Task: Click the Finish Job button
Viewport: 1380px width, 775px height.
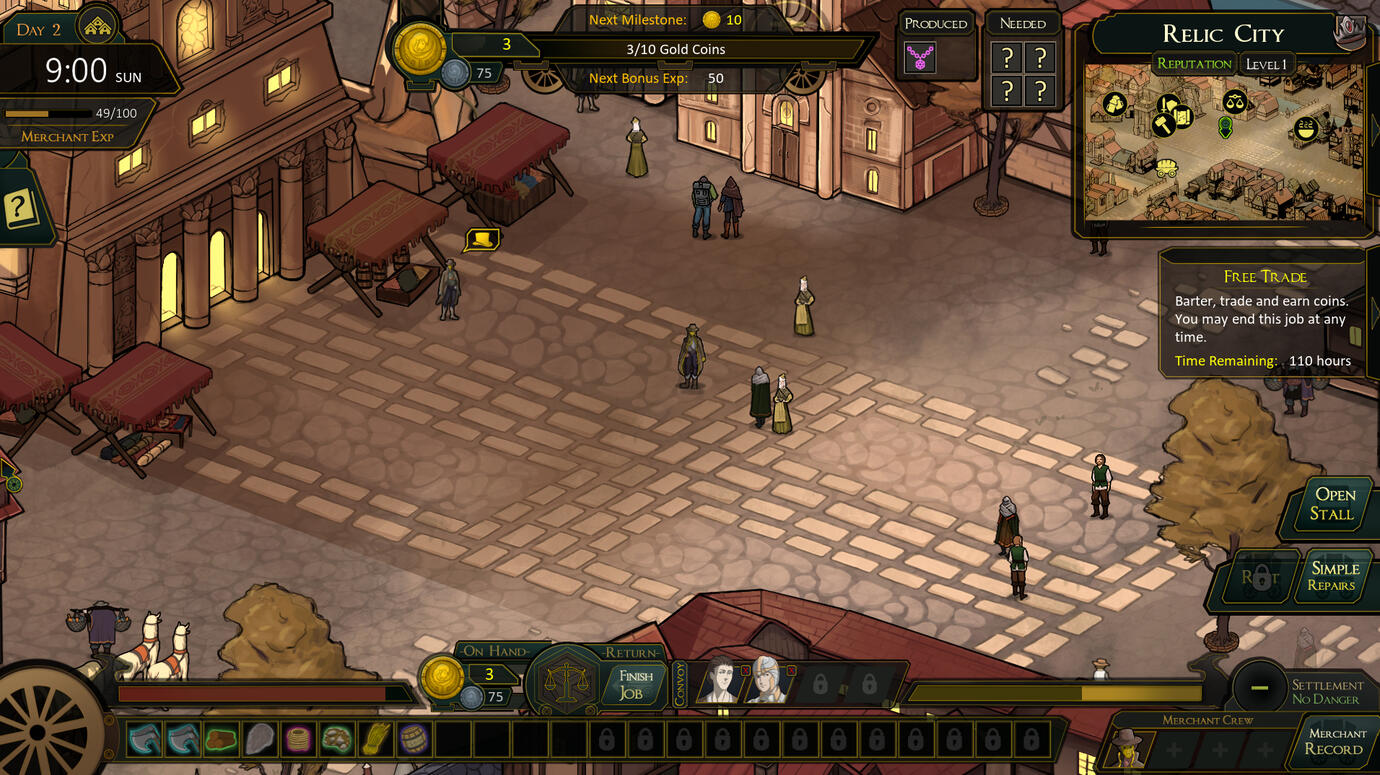Action: [x=635, y=684]
